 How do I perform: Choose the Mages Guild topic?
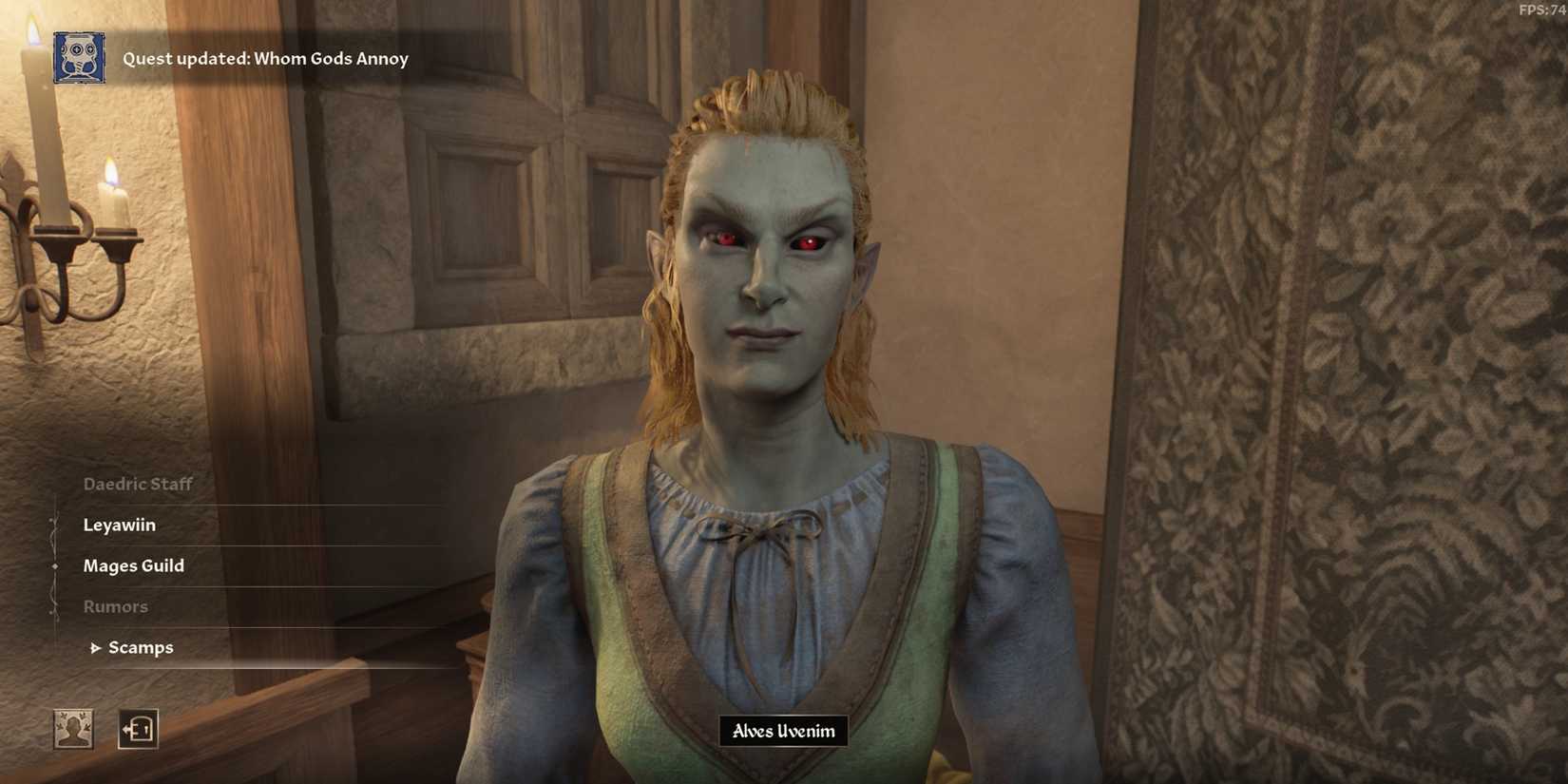[133, 565]
